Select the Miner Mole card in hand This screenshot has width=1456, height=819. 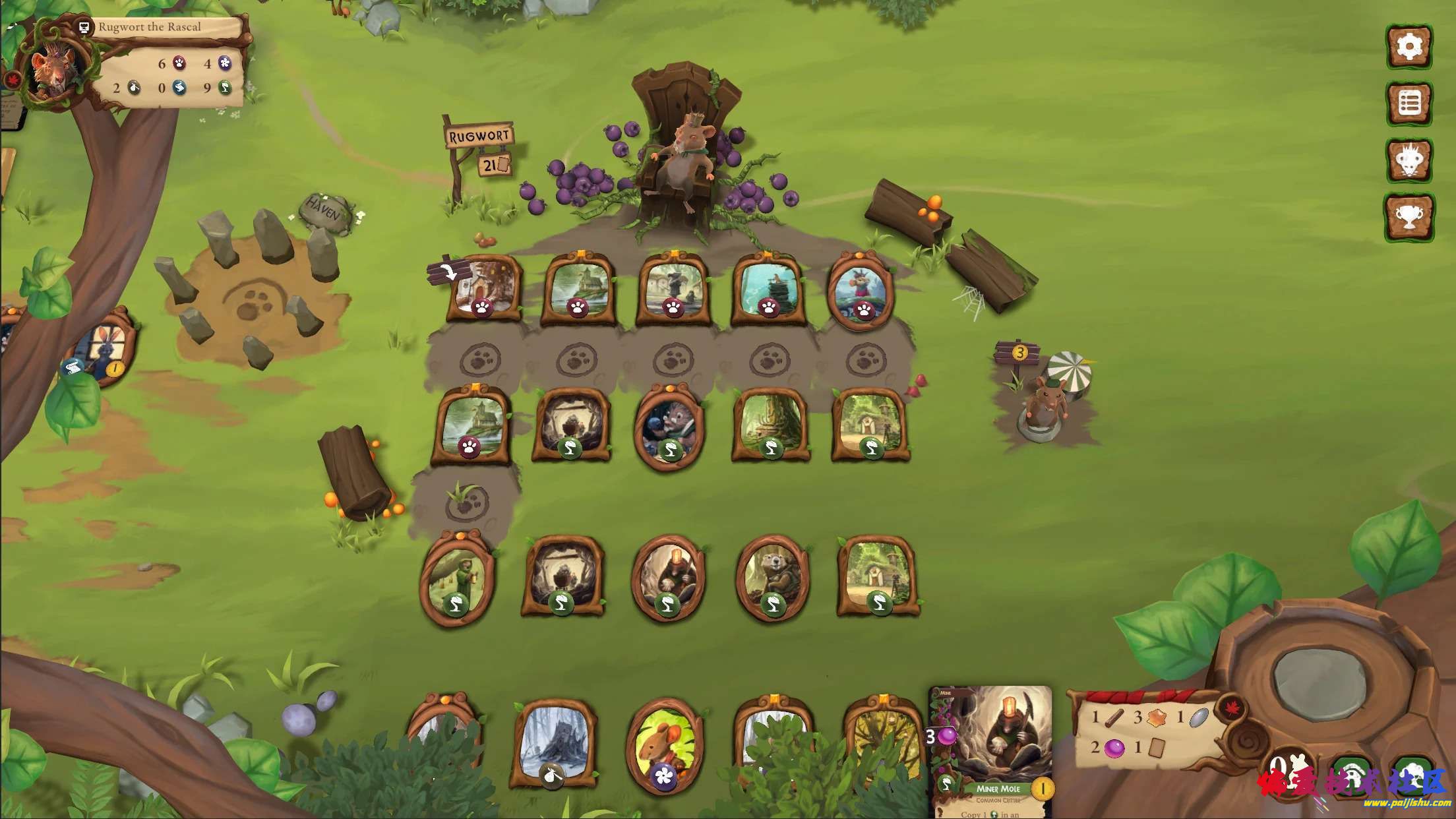[x=990, y=752]
